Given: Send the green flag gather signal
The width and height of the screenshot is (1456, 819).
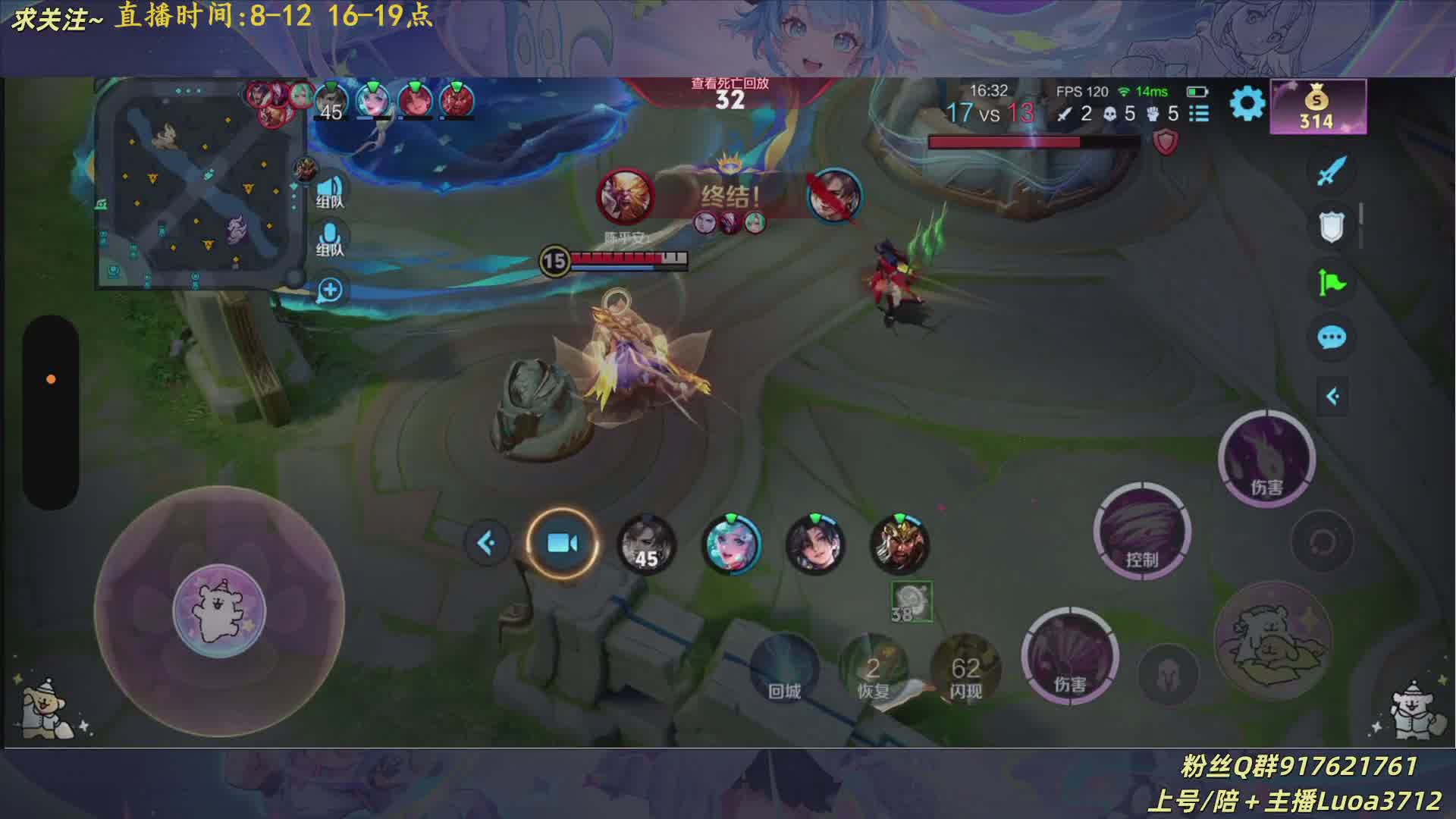Looking at the screenshot, I should pos(1331,283).
